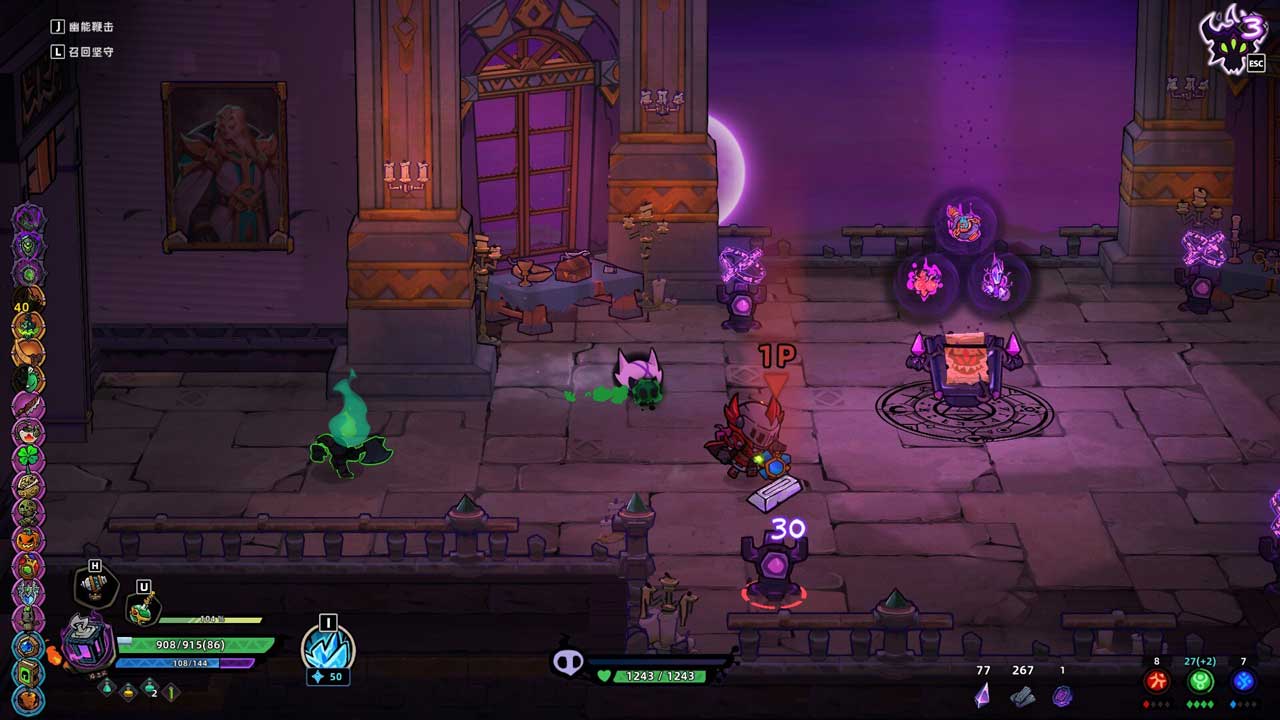
Task: Activate the blue ice crystal skill
Action: (x=327, y=651)
